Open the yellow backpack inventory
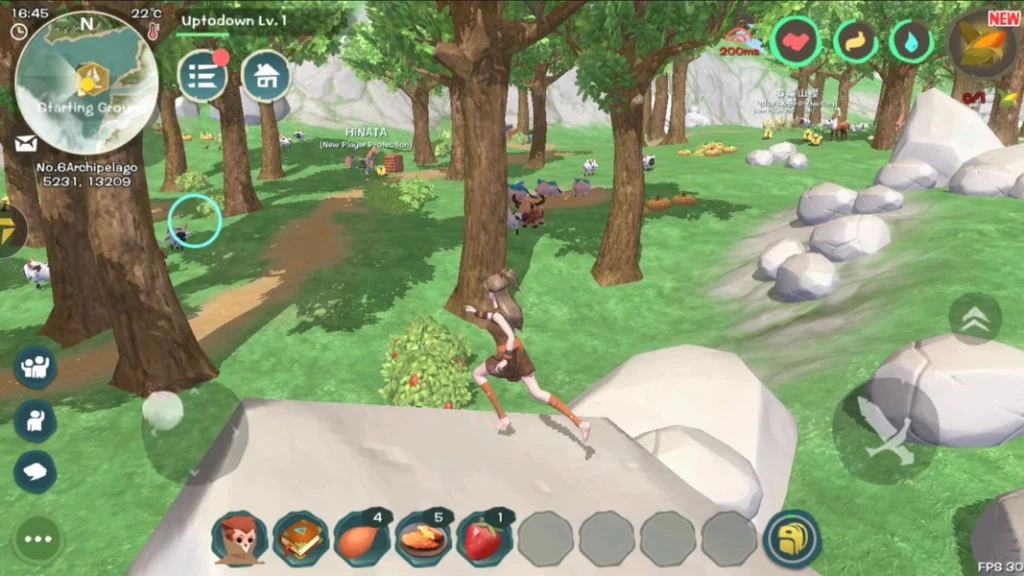The width and height of the screenshot is (1024, 576). (792, 540)
